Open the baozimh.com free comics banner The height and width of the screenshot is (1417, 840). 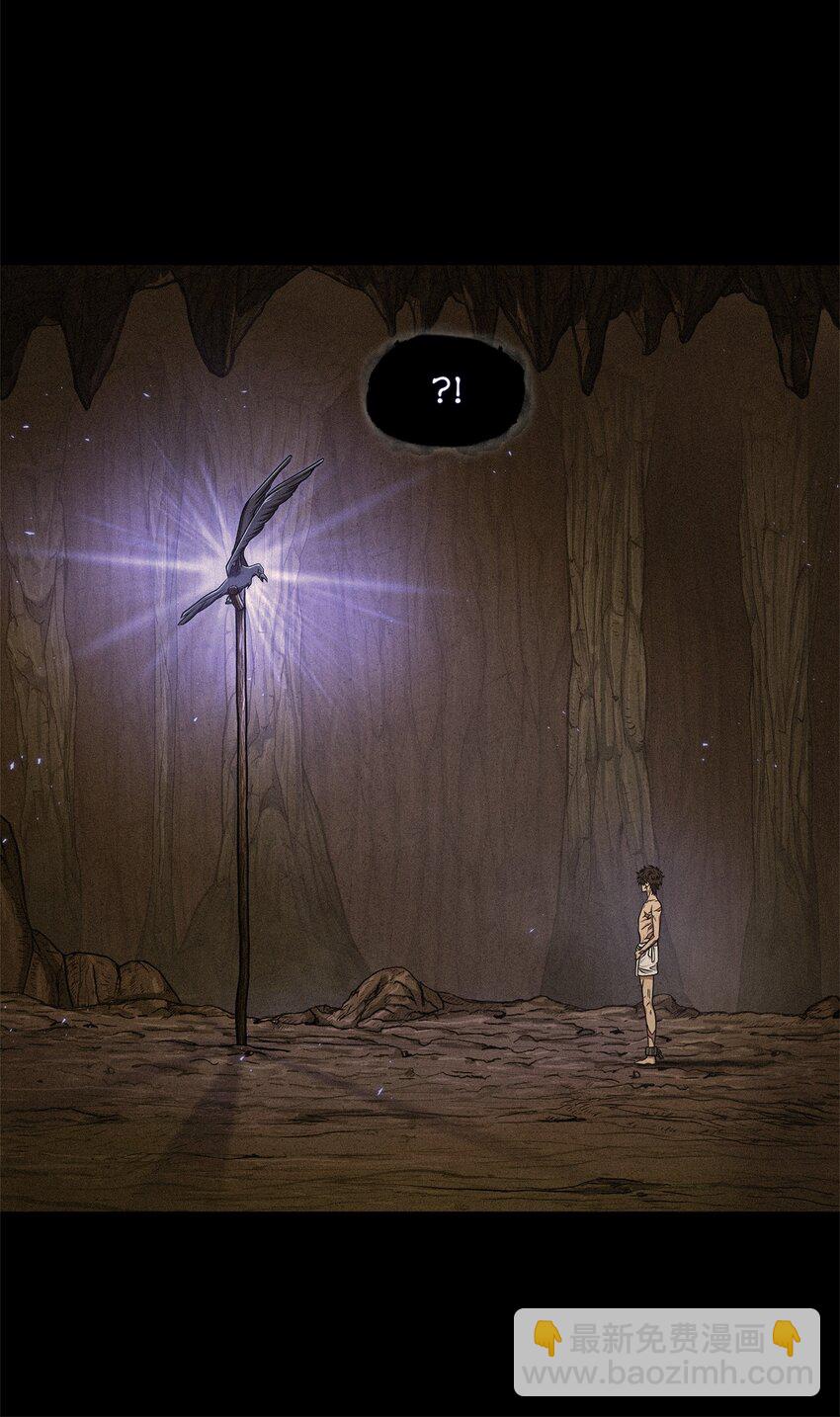pos(666,1353)
